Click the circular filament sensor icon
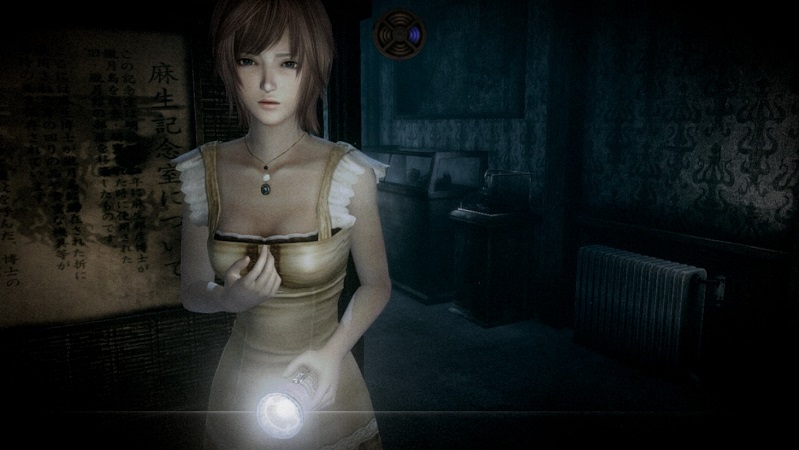Image resolution: width=799 pixels, height=450 pixels. click(x=399, y=34)
